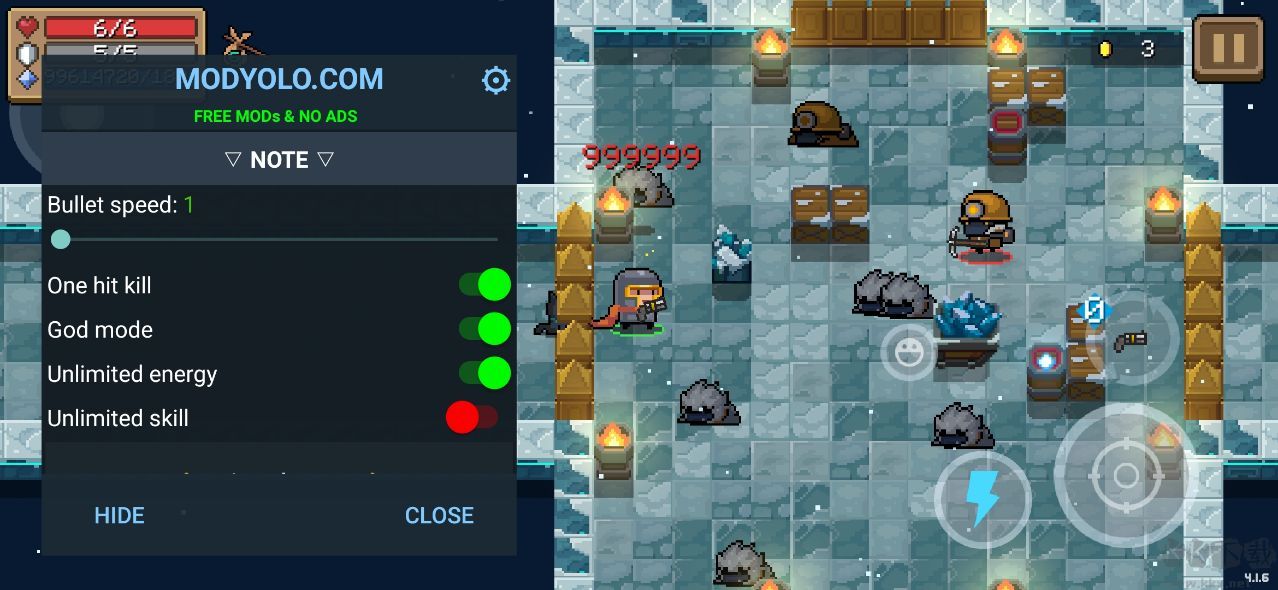1278x590 pixels.
Task: Hide the mod menu panel
Action: coord(119,515)
